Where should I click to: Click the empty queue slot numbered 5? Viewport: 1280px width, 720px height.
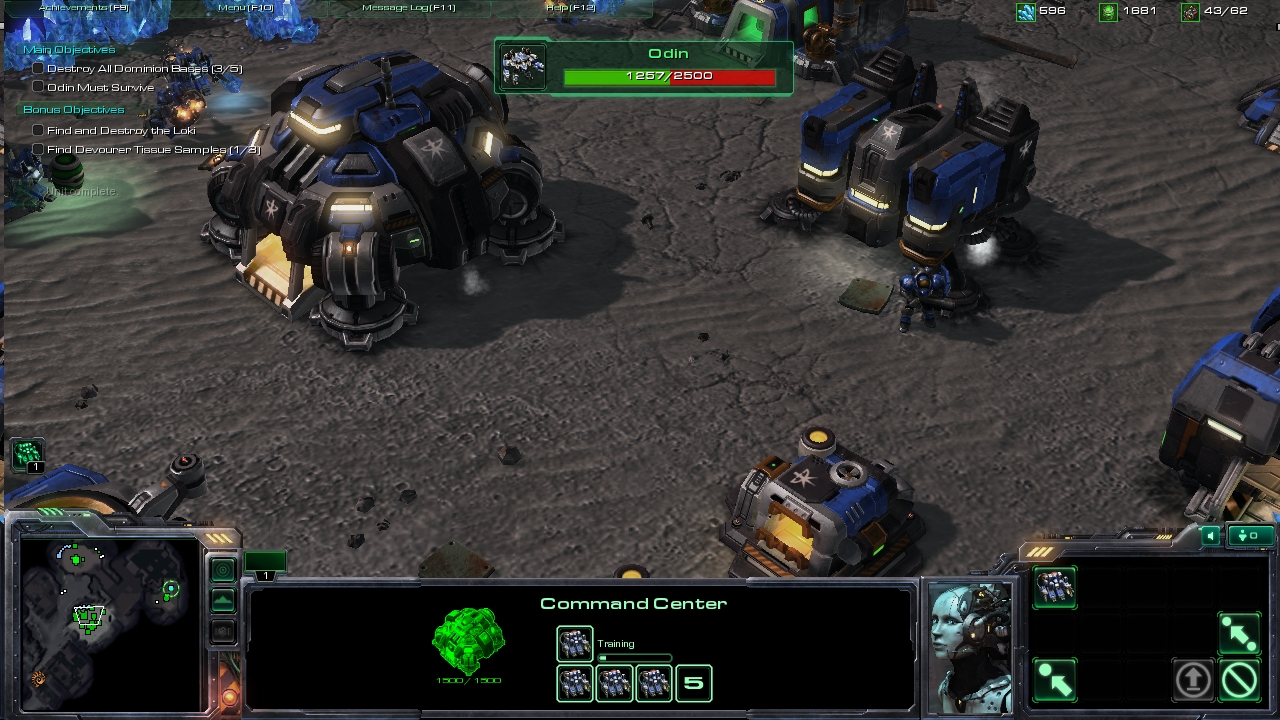pyautogui.click(x=694, y=684)
